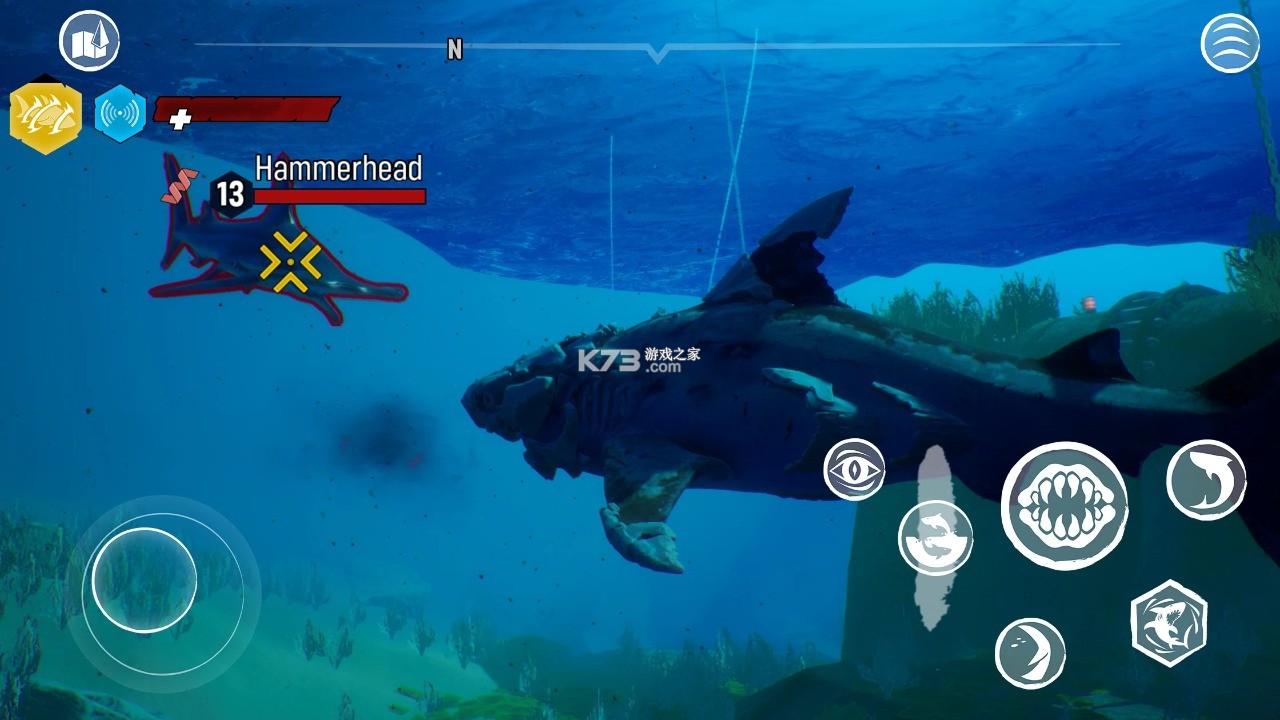Trigger the tail whip button
The image size is (1280, 720).
click(x=1206, y=480)
